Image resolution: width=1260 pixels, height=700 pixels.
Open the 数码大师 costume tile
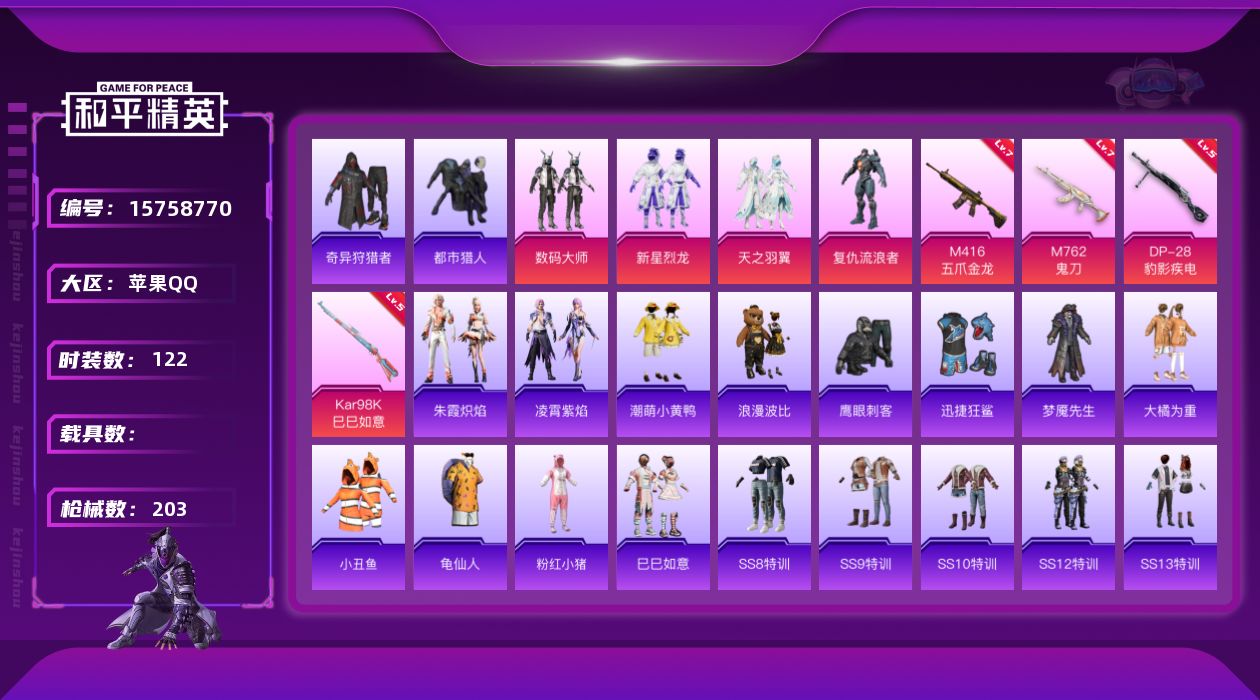click(x=561, y=211)
